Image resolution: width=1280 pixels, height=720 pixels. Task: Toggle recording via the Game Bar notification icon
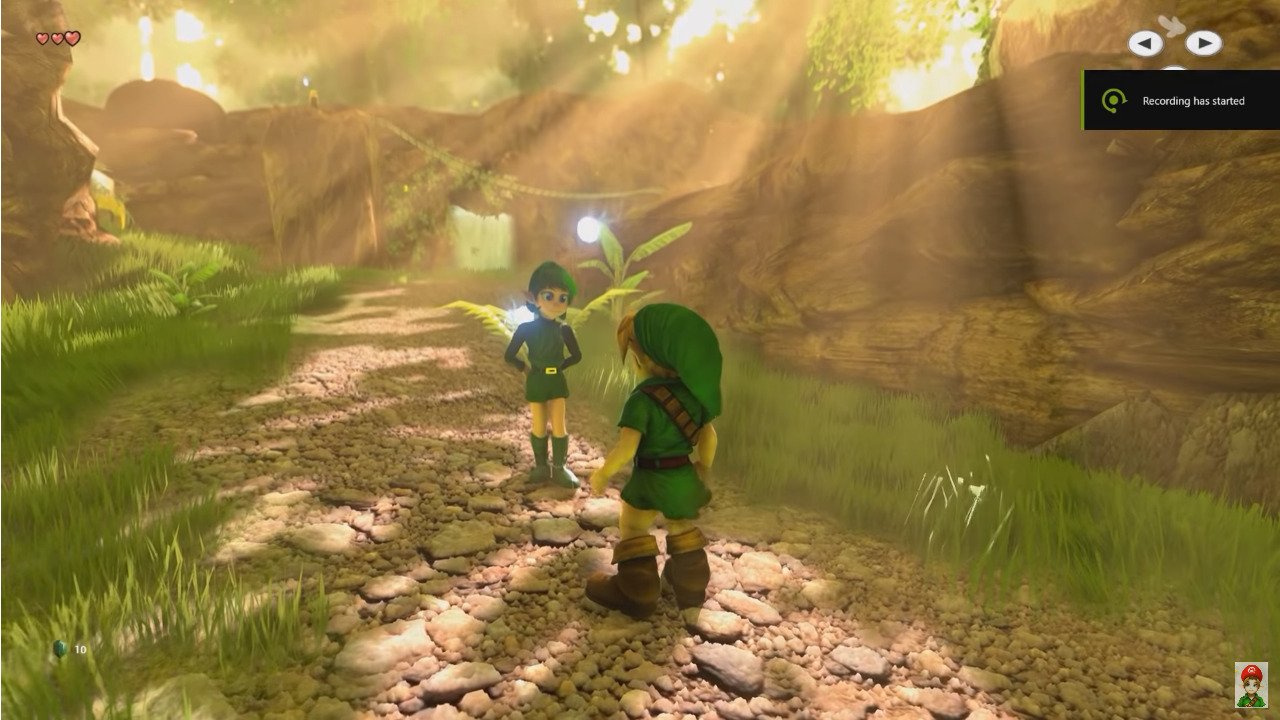click(x=1114, y=100)
